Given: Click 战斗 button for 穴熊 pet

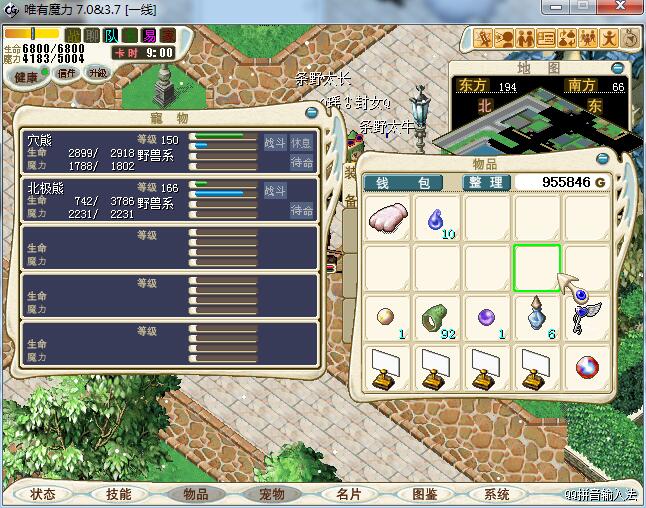Looking at the screenshot, I should coord(274,143).
